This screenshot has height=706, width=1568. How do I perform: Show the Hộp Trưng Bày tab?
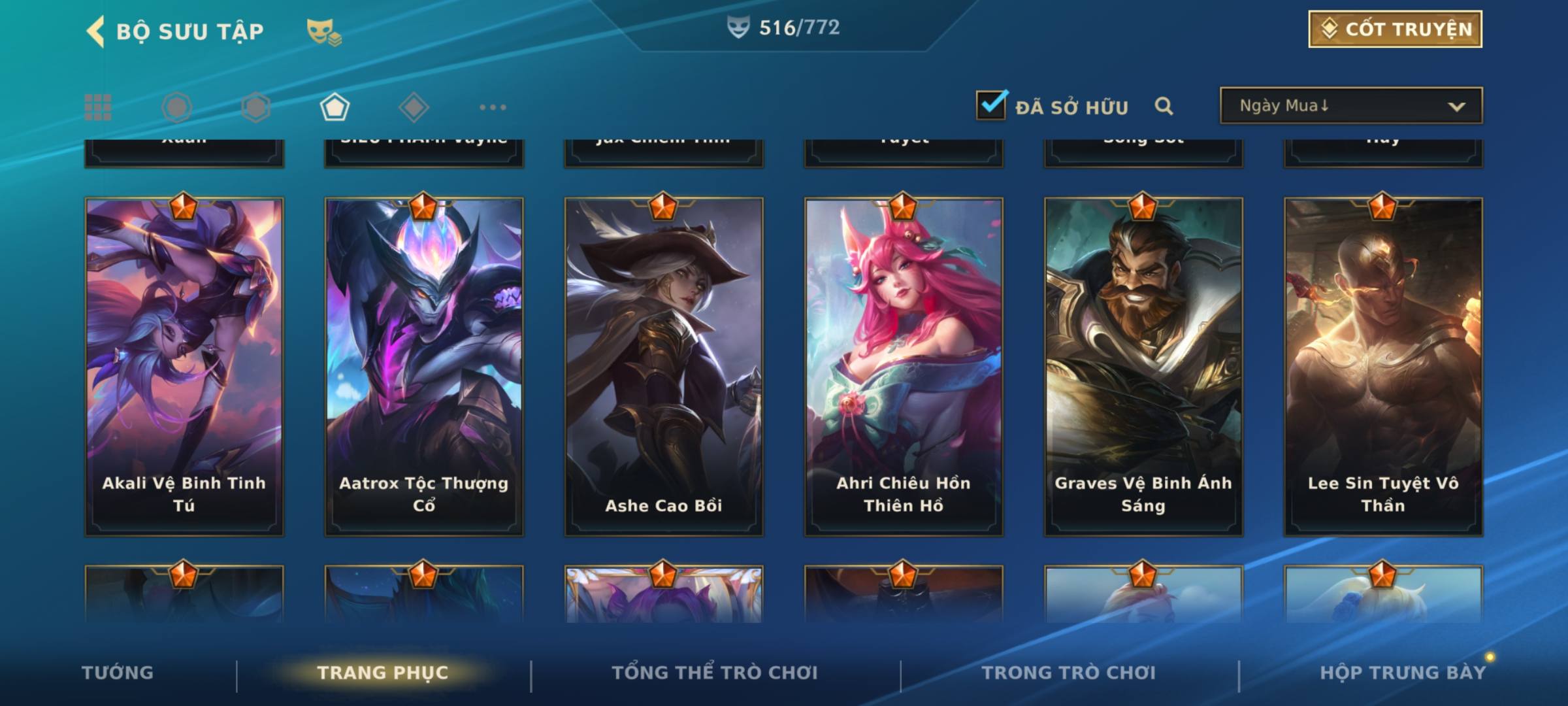click(x=1403, y=673)
